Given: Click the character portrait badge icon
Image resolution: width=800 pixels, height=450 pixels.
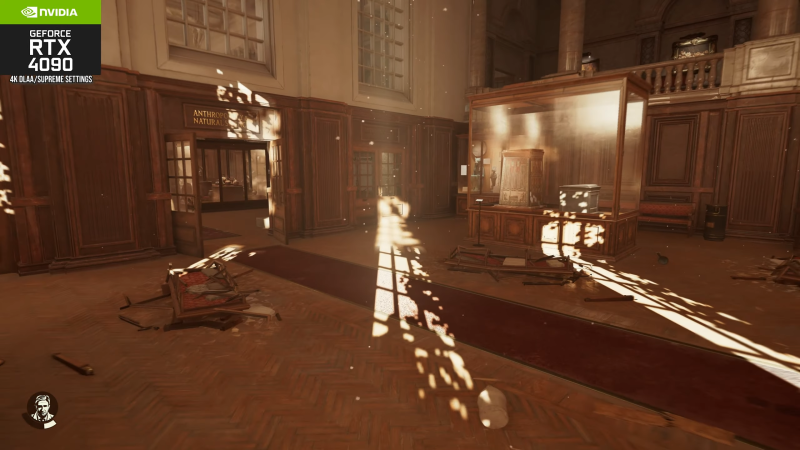Looking at the screenshot, I should coord(41,409).
